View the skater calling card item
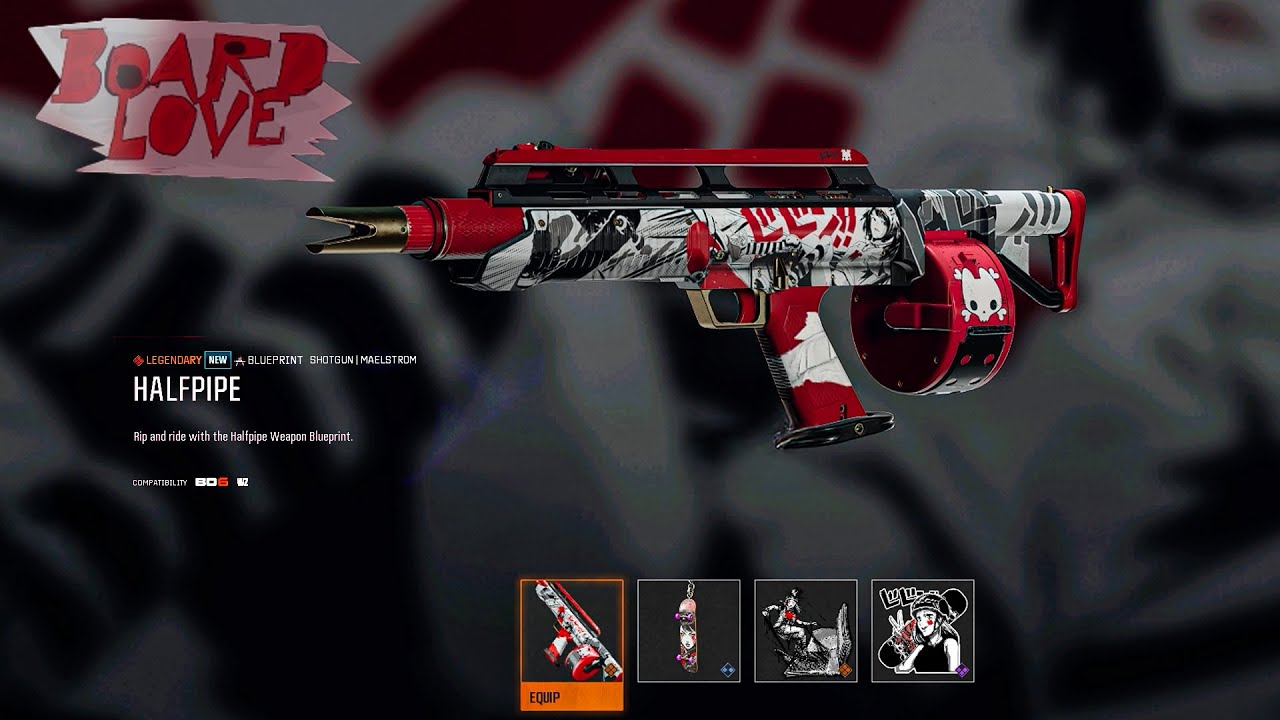The height and width of the screenshot is (720, 1280). (805, 630)
